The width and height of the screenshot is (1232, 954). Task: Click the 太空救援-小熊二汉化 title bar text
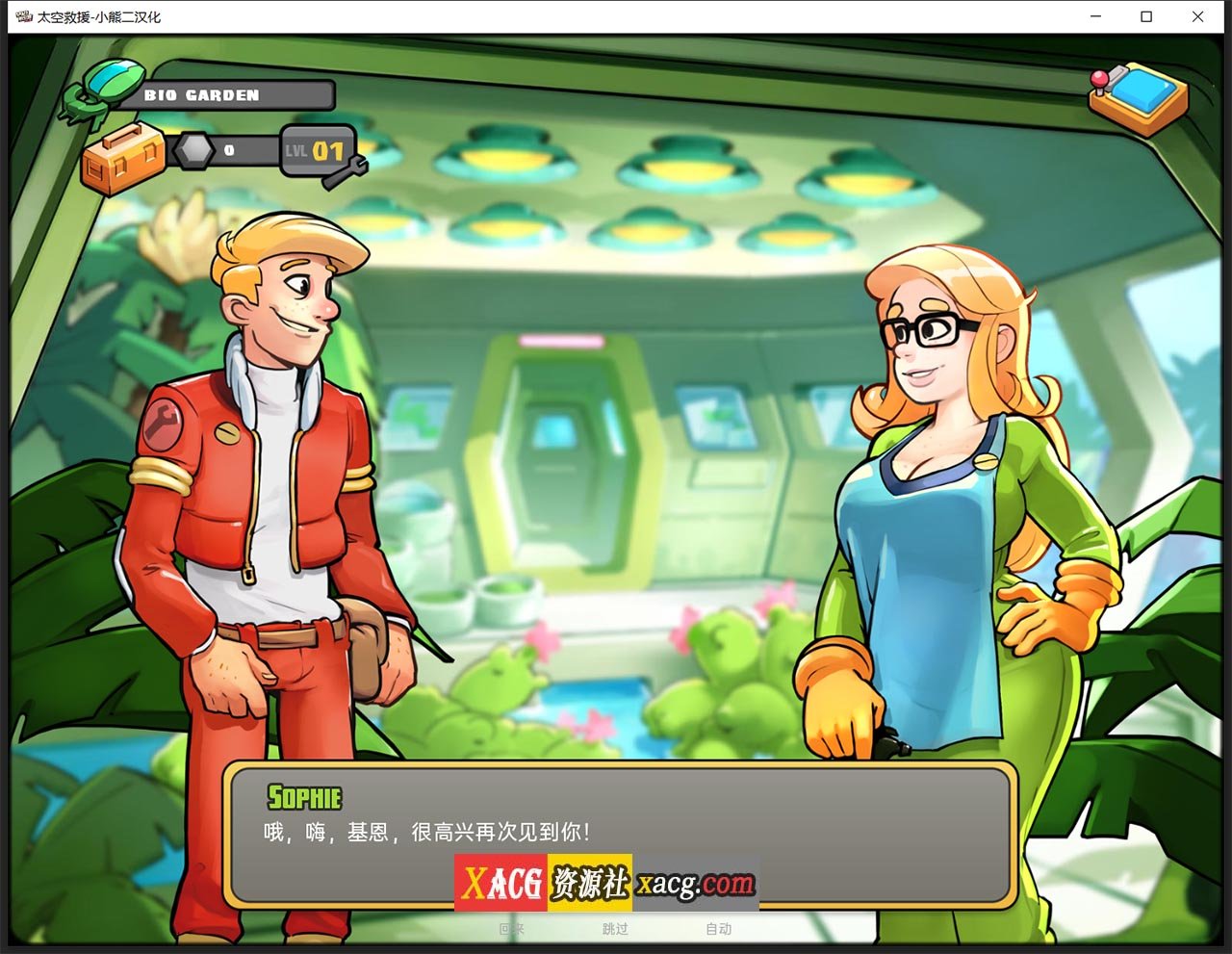click(x=96, y=15)
